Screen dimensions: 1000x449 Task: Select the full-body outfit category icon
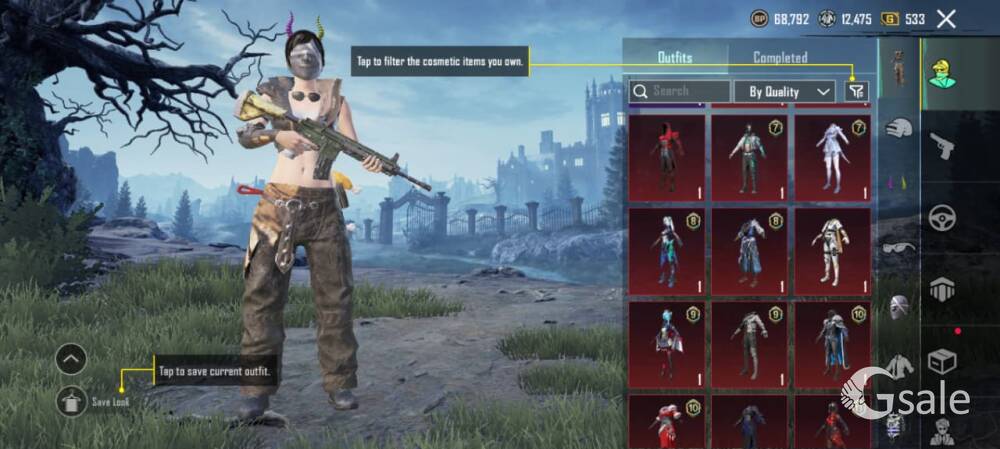click(899, 66)
